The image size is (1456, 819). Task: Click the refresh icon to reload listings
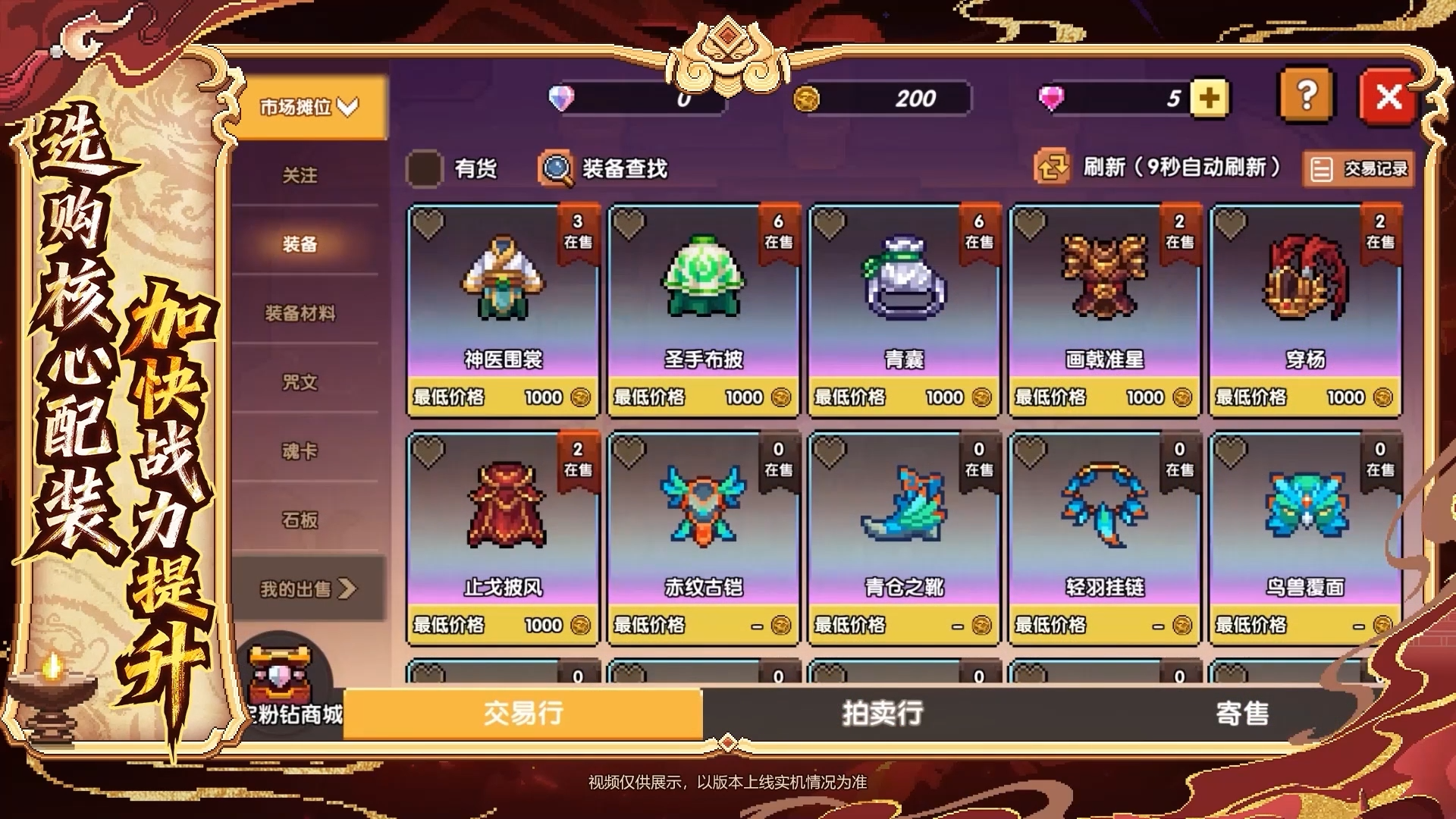click(x=1053, y=168)
